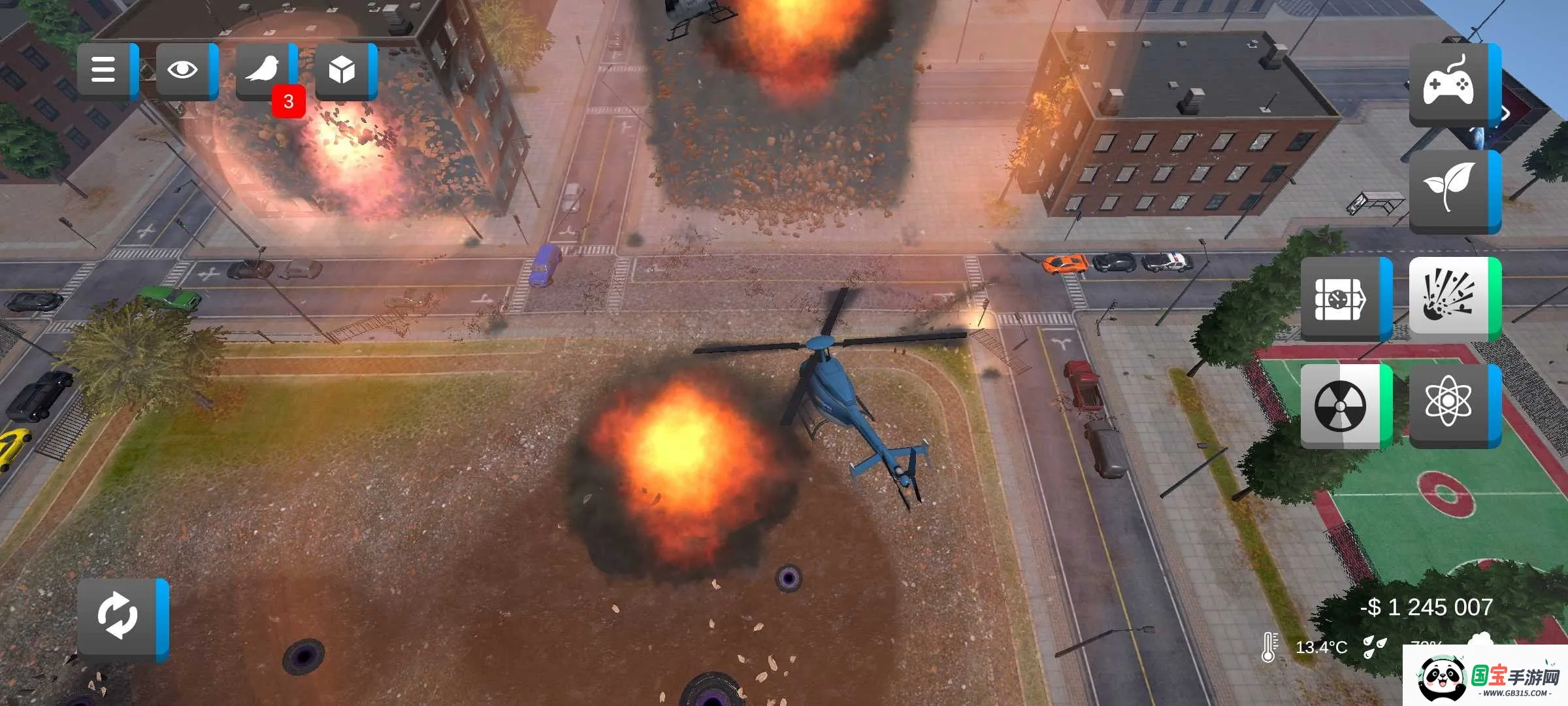
Task: Select the cube objects button
Action: (342, 70)
